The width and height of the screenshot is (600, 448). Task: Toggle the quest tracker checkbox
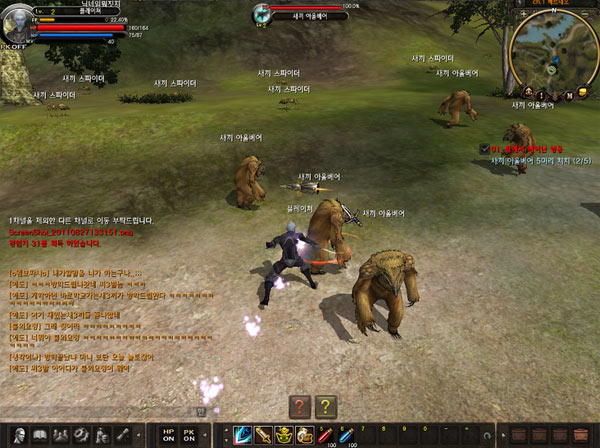click(x=484, y=148)
